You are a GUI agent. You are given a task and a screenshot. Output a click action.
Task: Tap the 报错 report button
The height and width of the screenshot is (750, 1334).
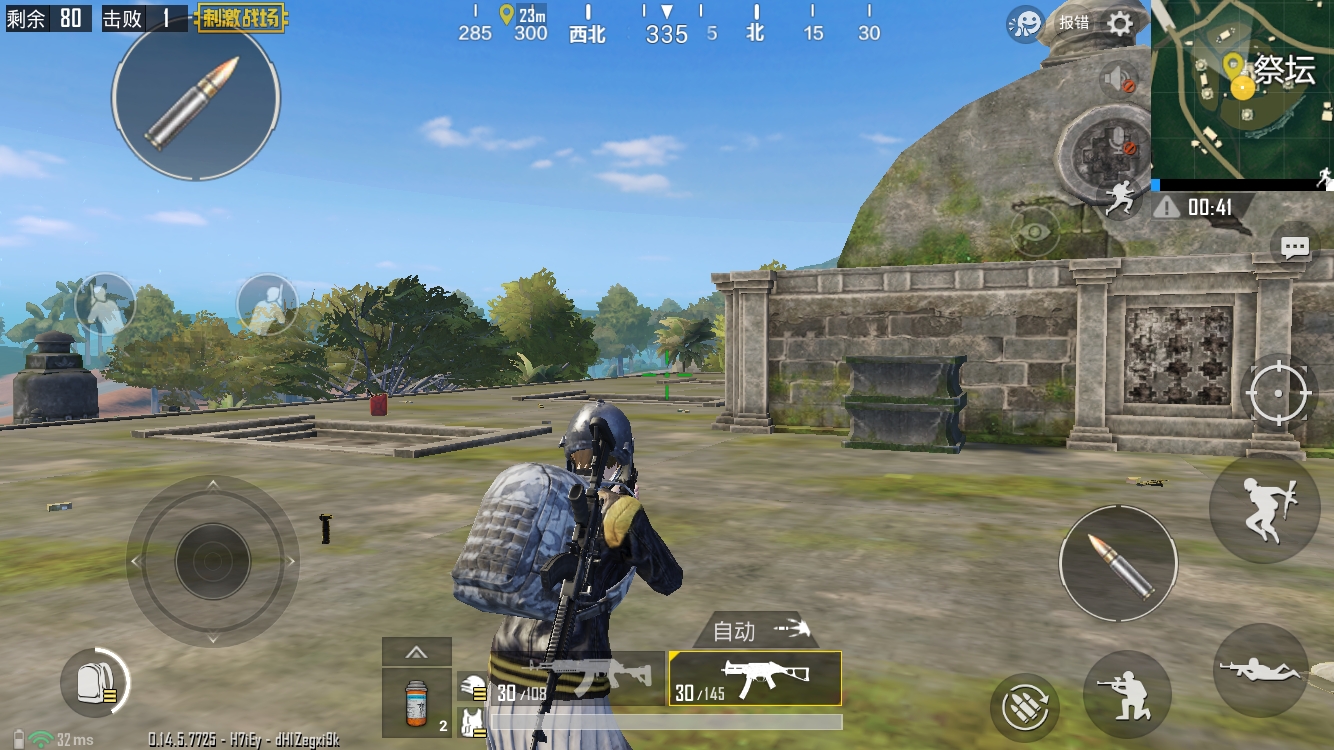(1074, 22)
